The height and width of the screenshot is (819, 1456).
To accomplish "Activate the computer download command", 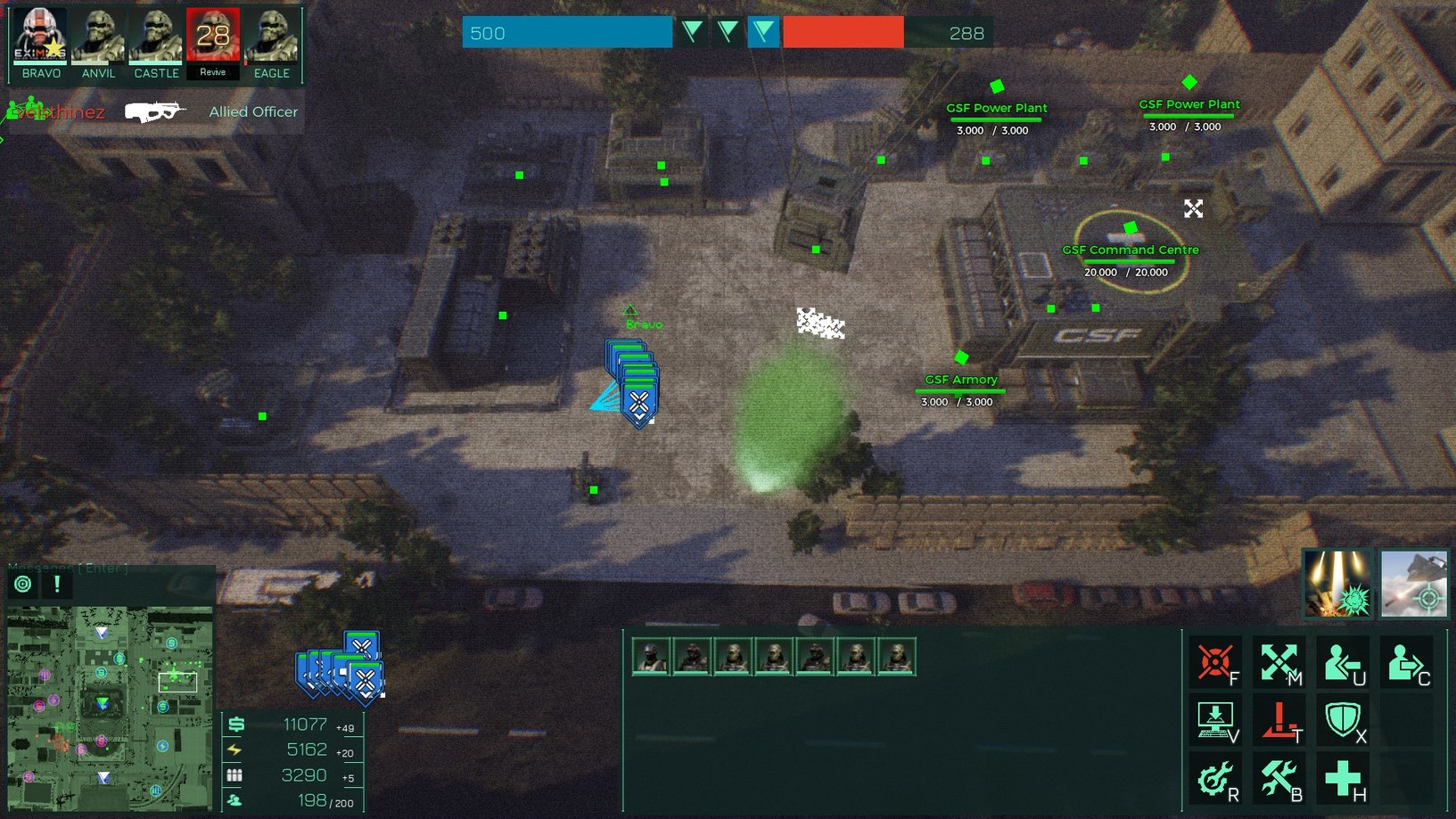I will [x=1215, y=719].
